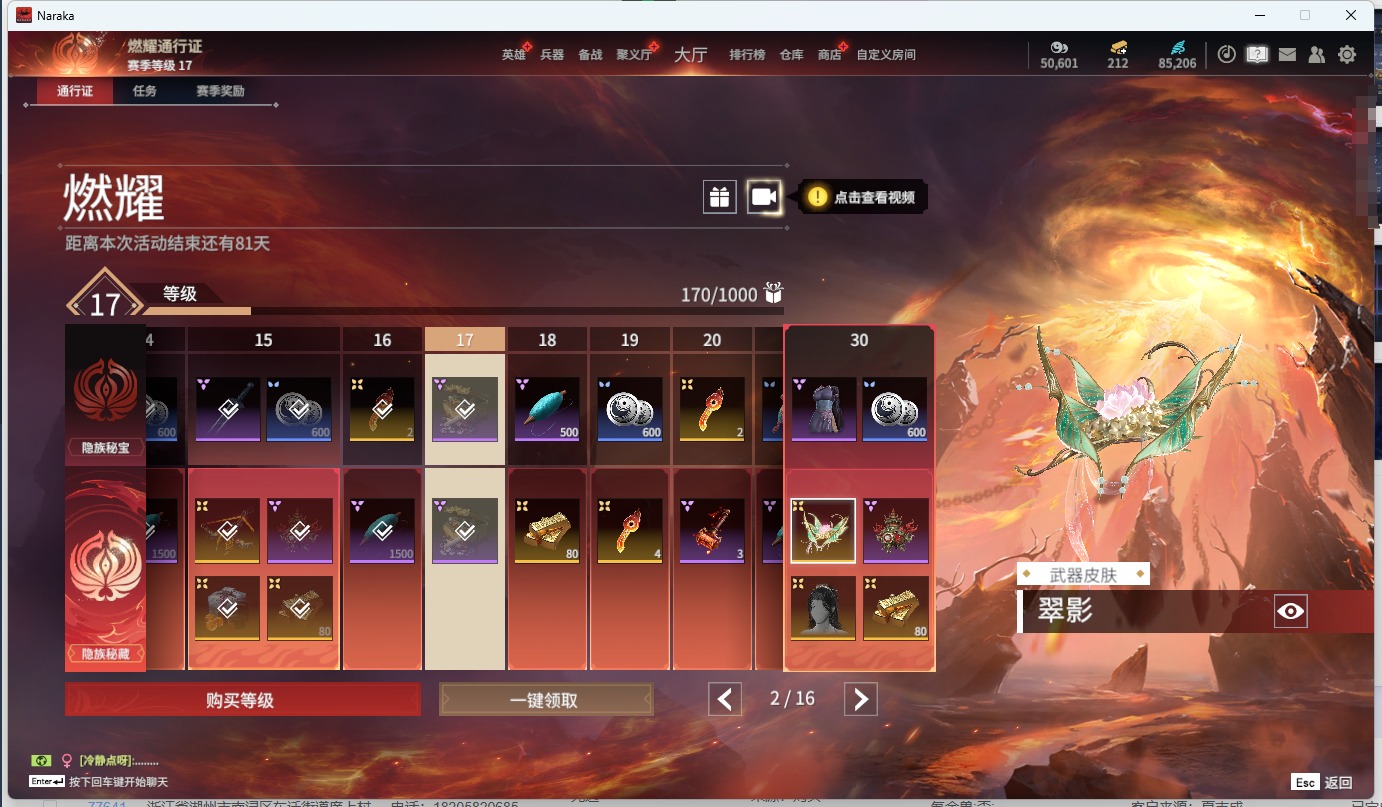
Task: Go to the next reward page
Action: click(x=860, y=699)
